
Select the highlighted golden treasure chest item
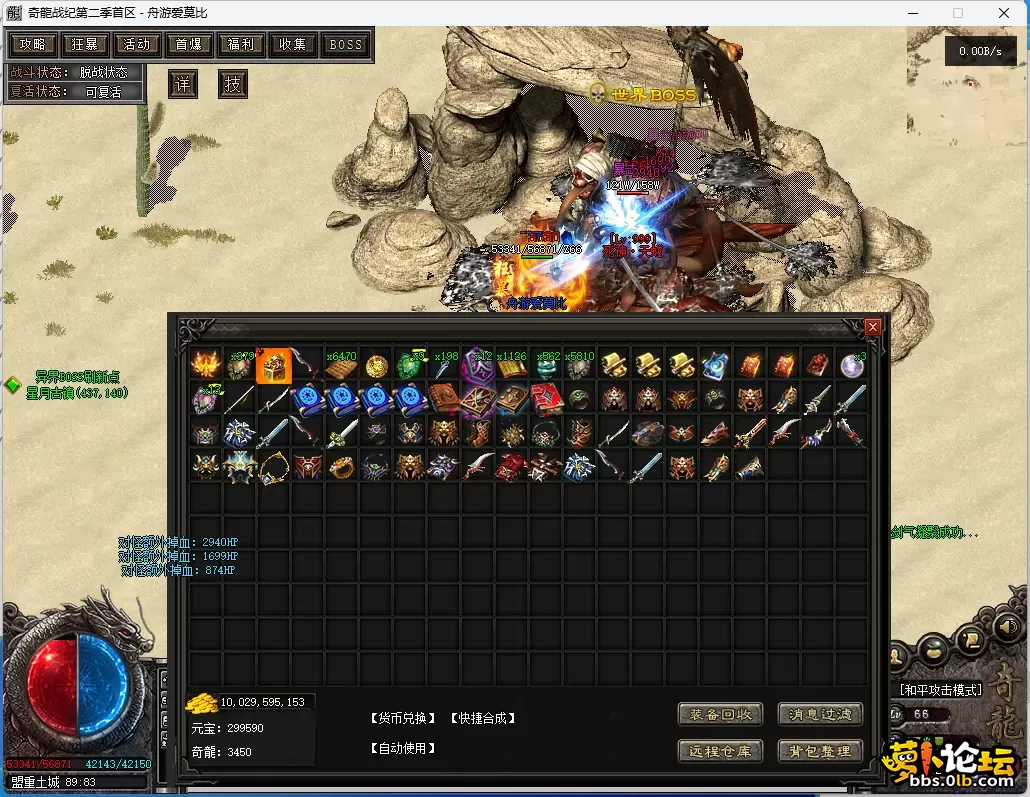coord(273,366)
